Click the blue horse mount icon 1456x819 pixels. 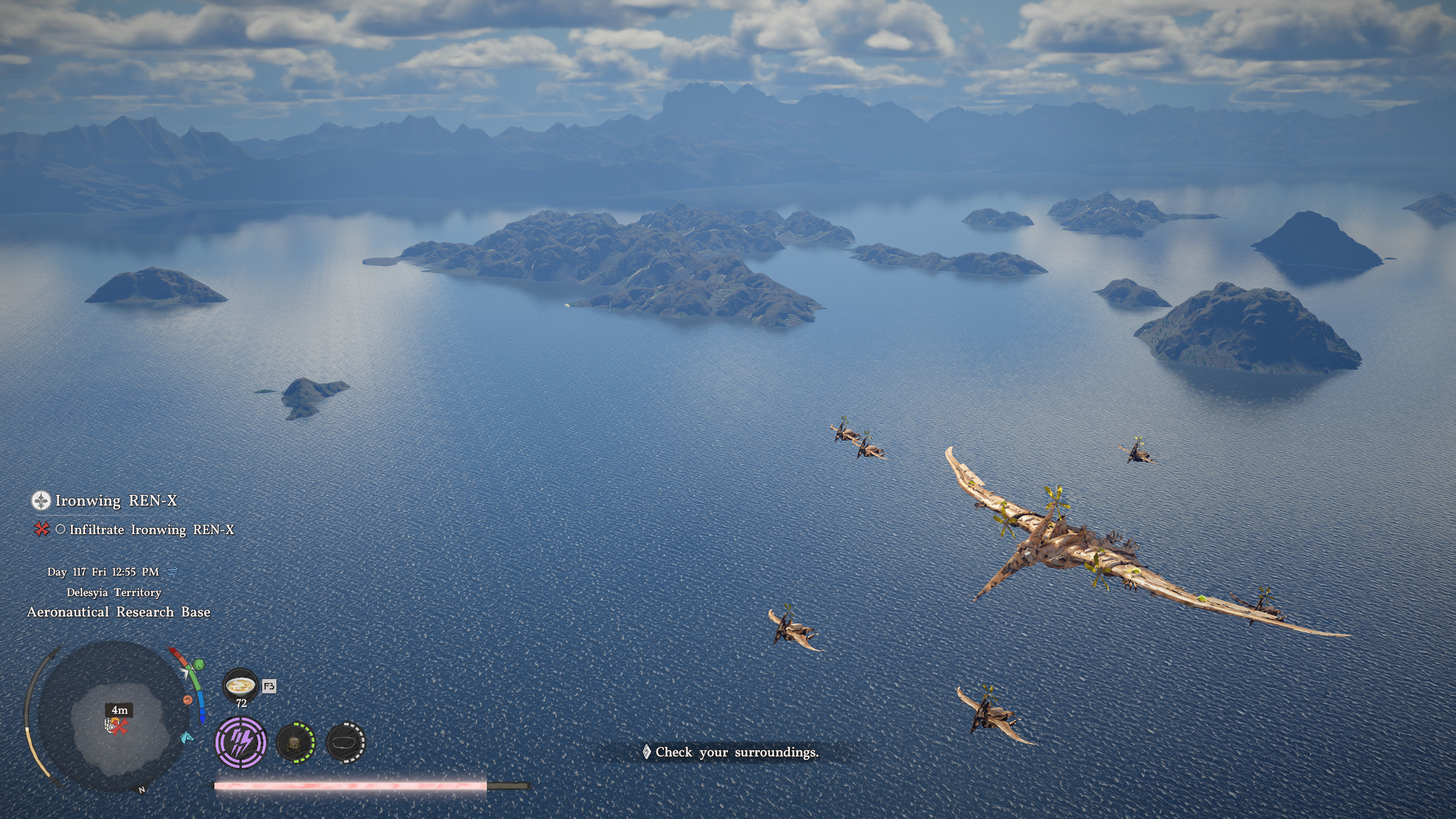[186, 738]
